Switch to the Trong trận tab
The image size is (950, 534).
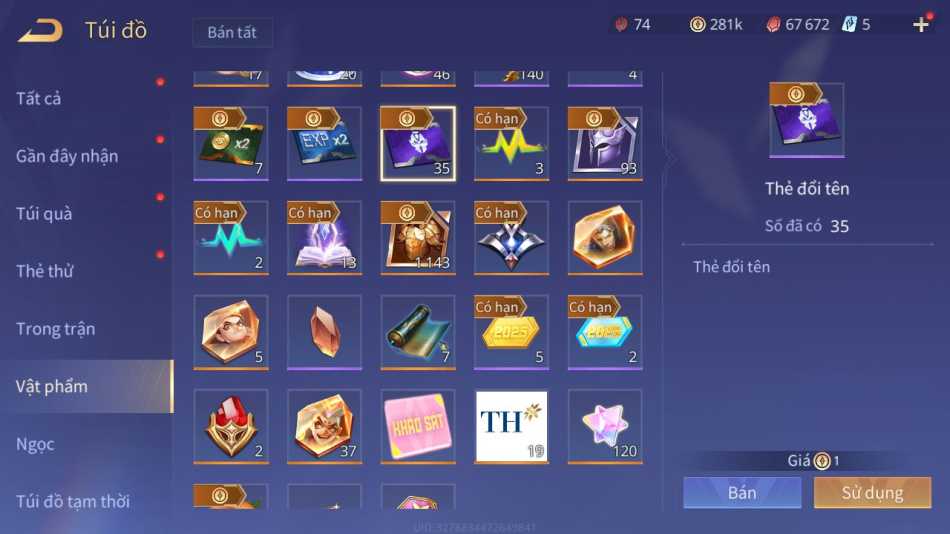point(56,329)
